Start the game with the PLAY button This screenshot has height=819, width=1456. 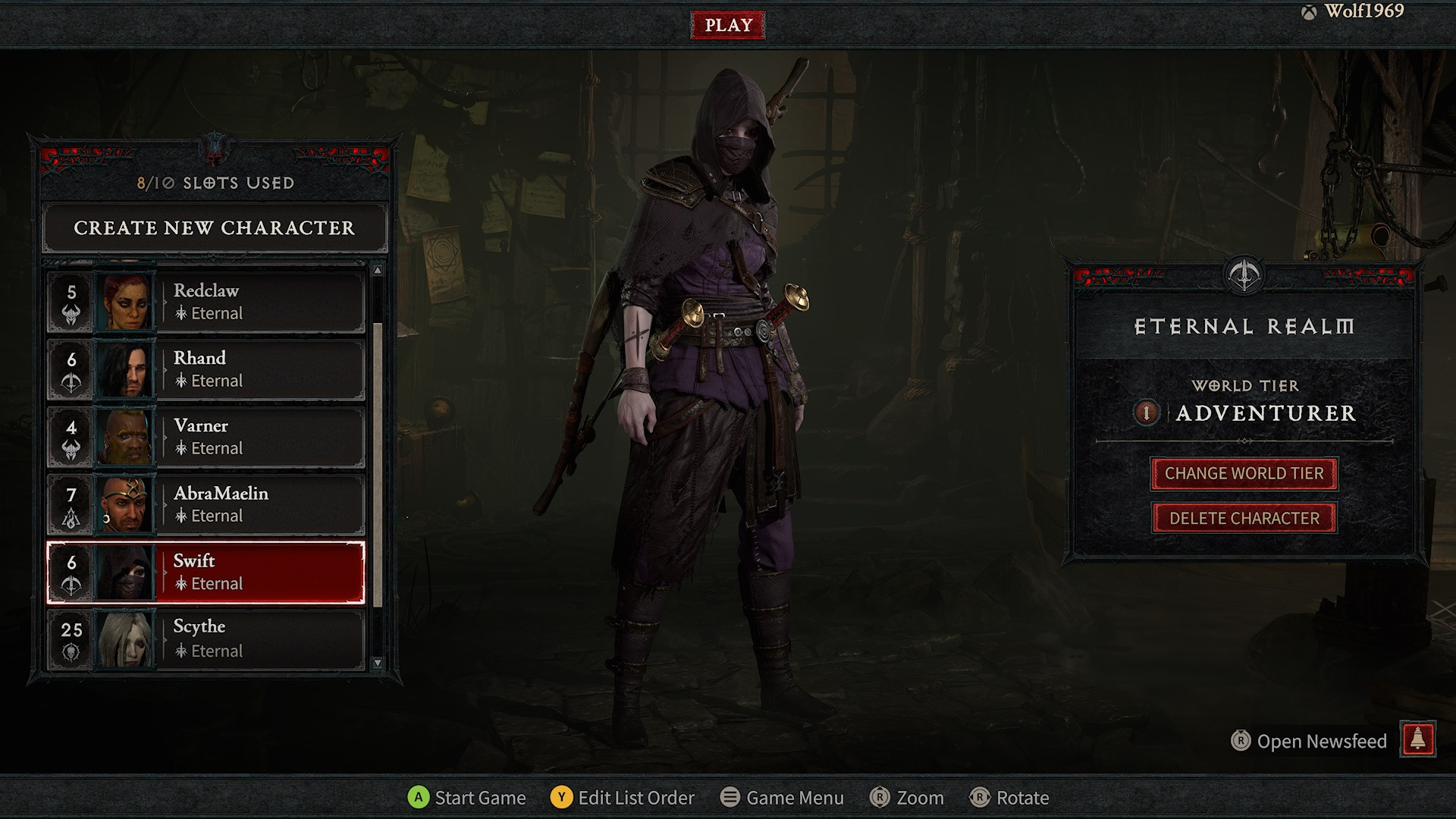tap(728, 25)
